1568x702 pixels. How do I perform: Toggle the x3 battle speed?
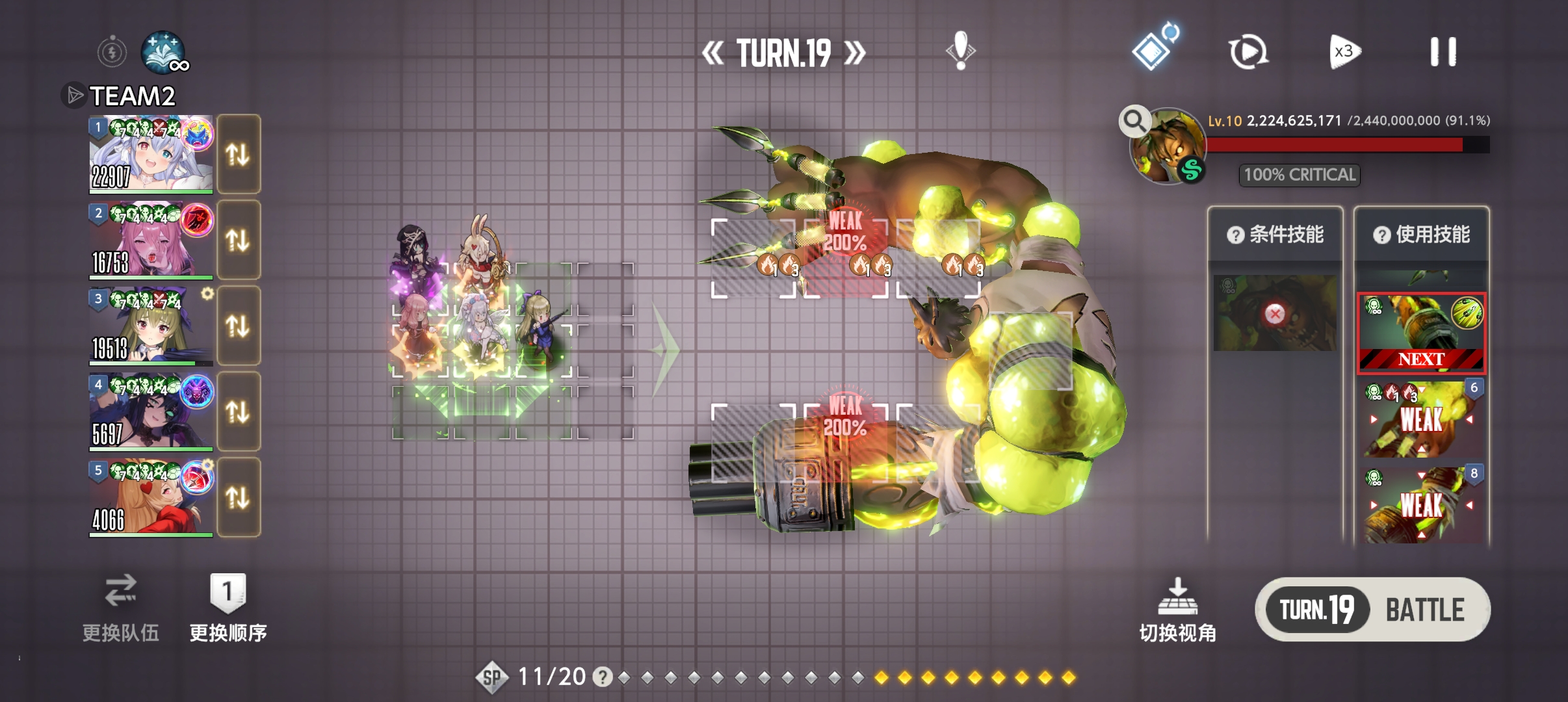[1344, 52]
